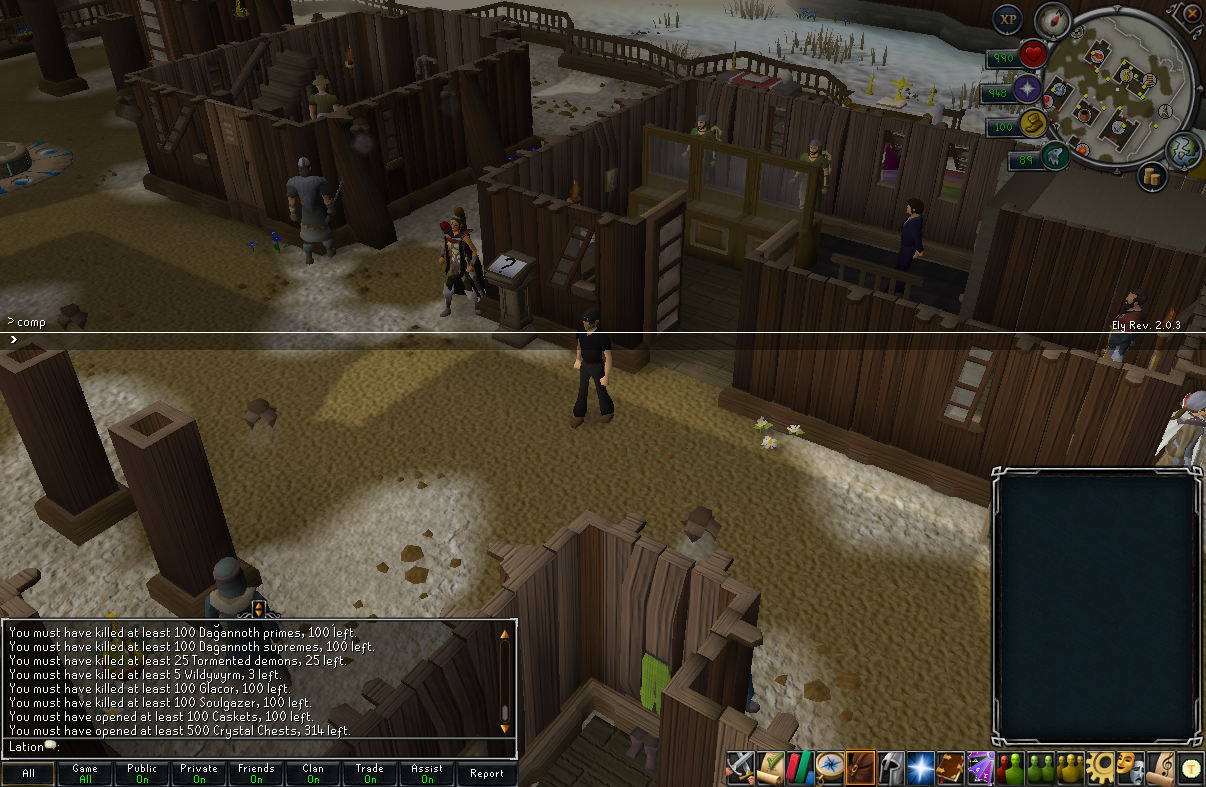Click the red heart hitpoints orb
Image resolution: width=1206 pixels, height=787 pixels.
(x=1033, y=55)
